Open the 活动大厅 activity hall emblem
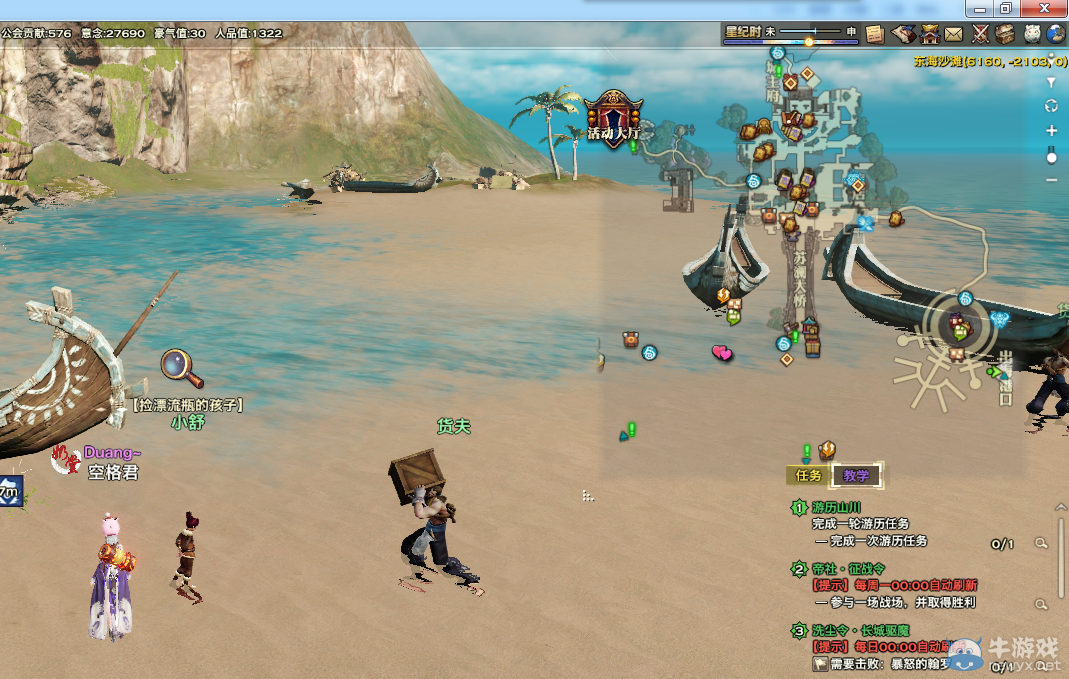This screenshot has height=679, width=1069. click(613, 117)
